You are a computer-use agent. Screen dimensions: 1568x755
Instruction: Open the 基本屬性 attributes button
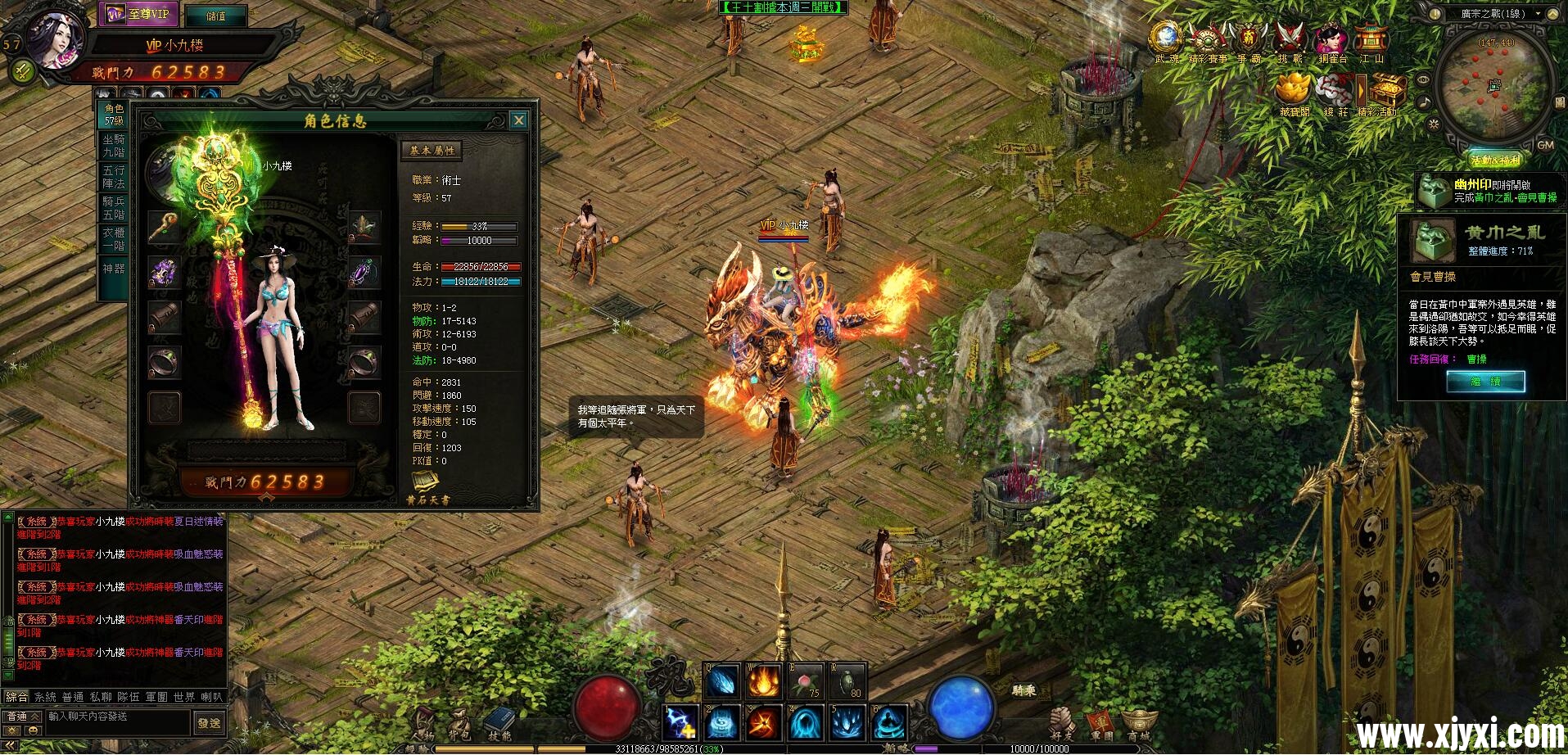pyautogui.click(x=432, y=151)
